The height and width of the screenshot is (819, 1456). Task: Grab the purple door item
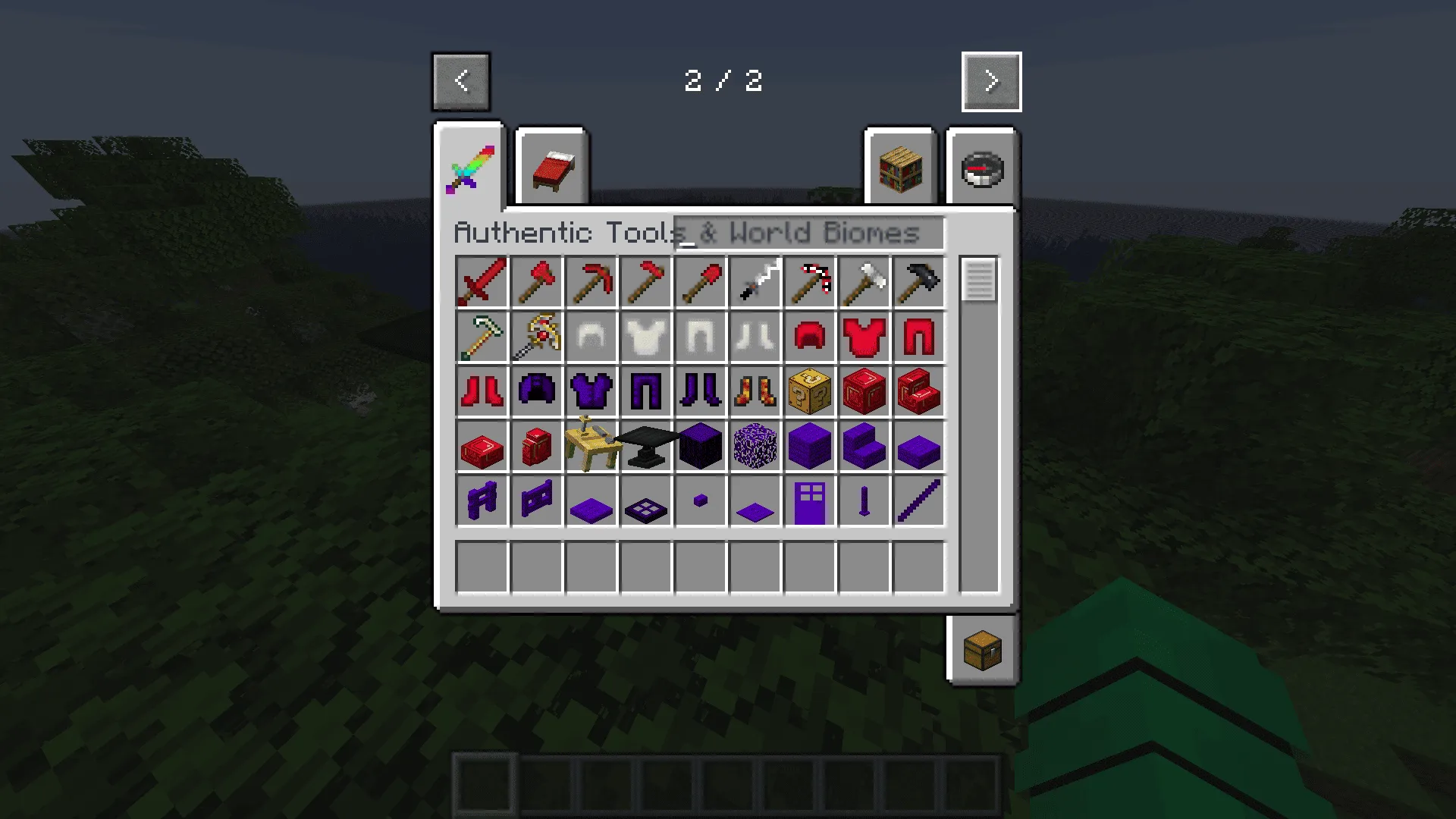coord(809,500)
